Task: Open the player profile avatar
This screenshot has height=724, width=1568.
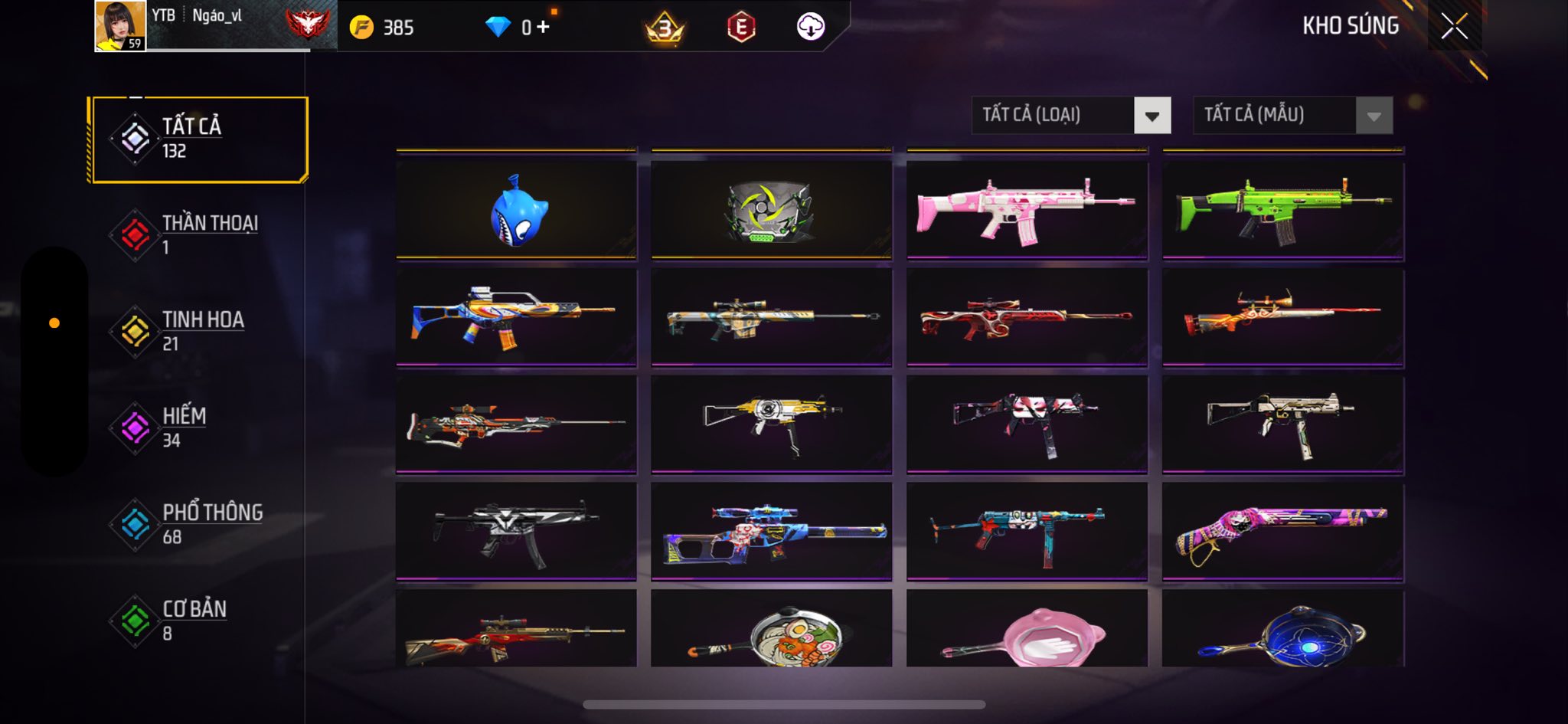Action: click(120, 26)
